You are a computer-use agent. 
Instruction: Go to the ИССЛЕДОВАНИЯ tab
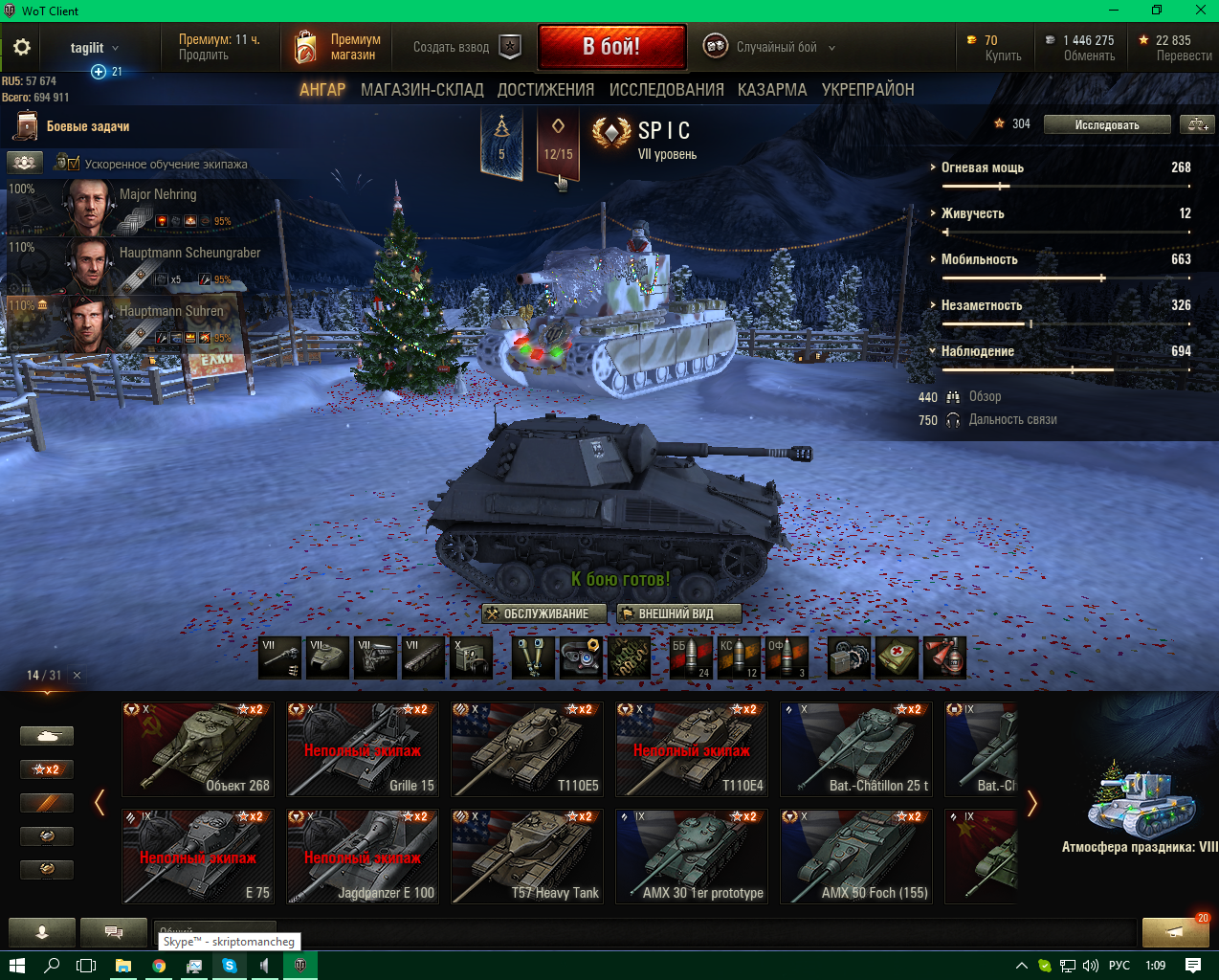[666, 90]
